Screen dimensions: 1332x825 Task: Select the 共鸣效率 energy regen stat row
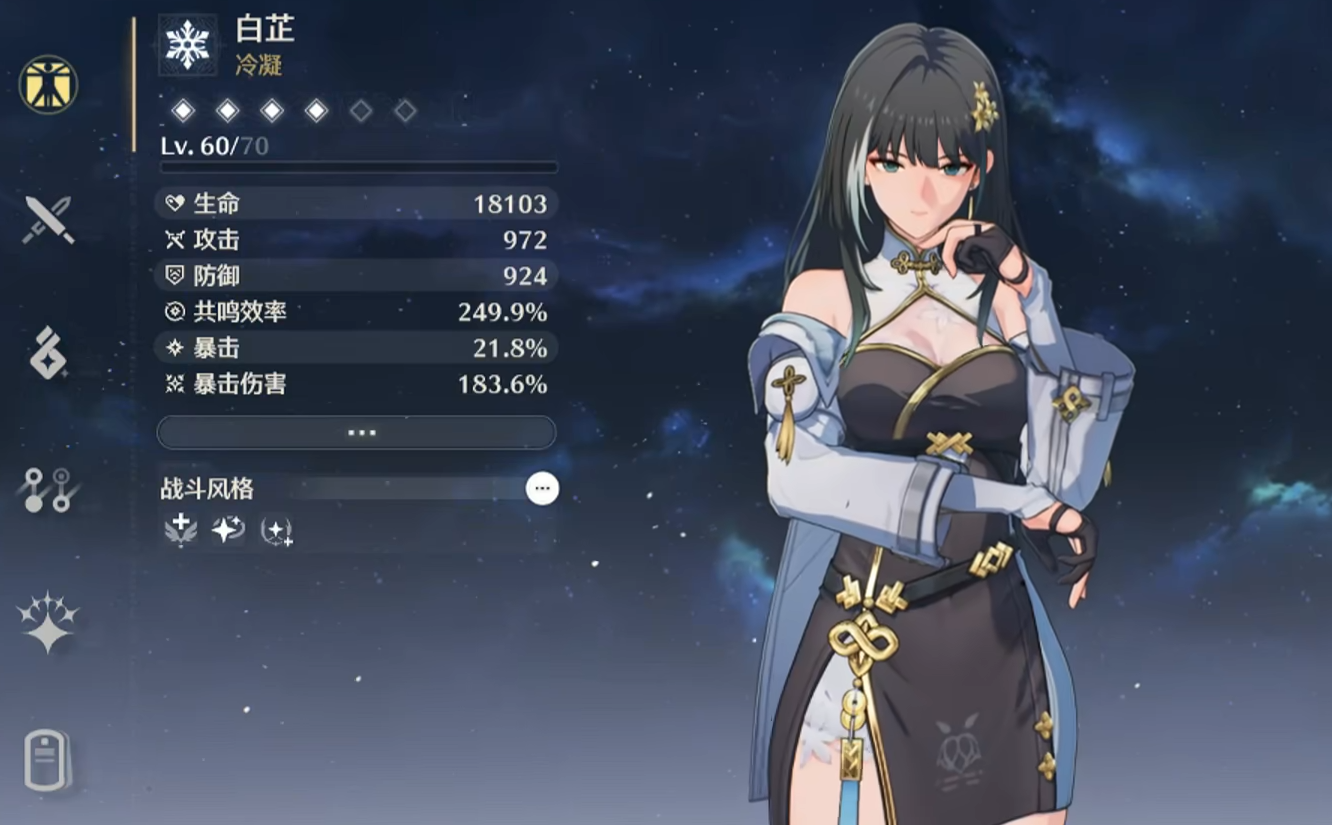(x=356, y=312)
